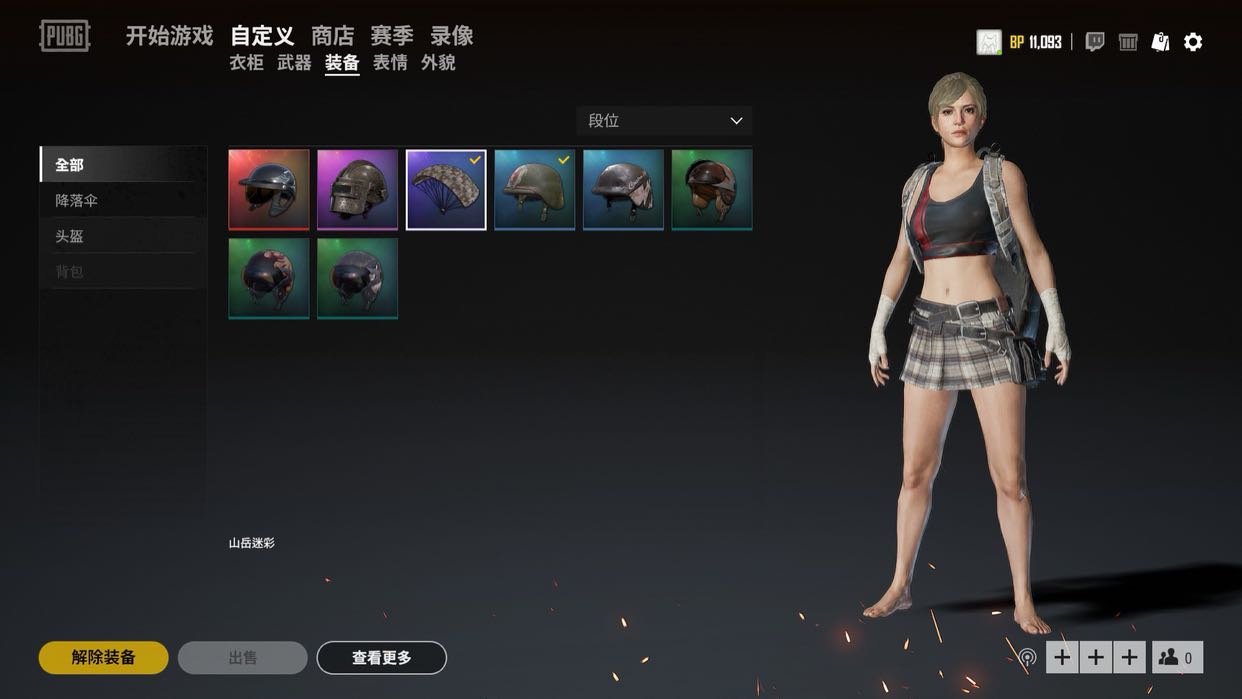Click the 查看更多 view more button
Screen dimensions: 1242x699
(381, 658)
